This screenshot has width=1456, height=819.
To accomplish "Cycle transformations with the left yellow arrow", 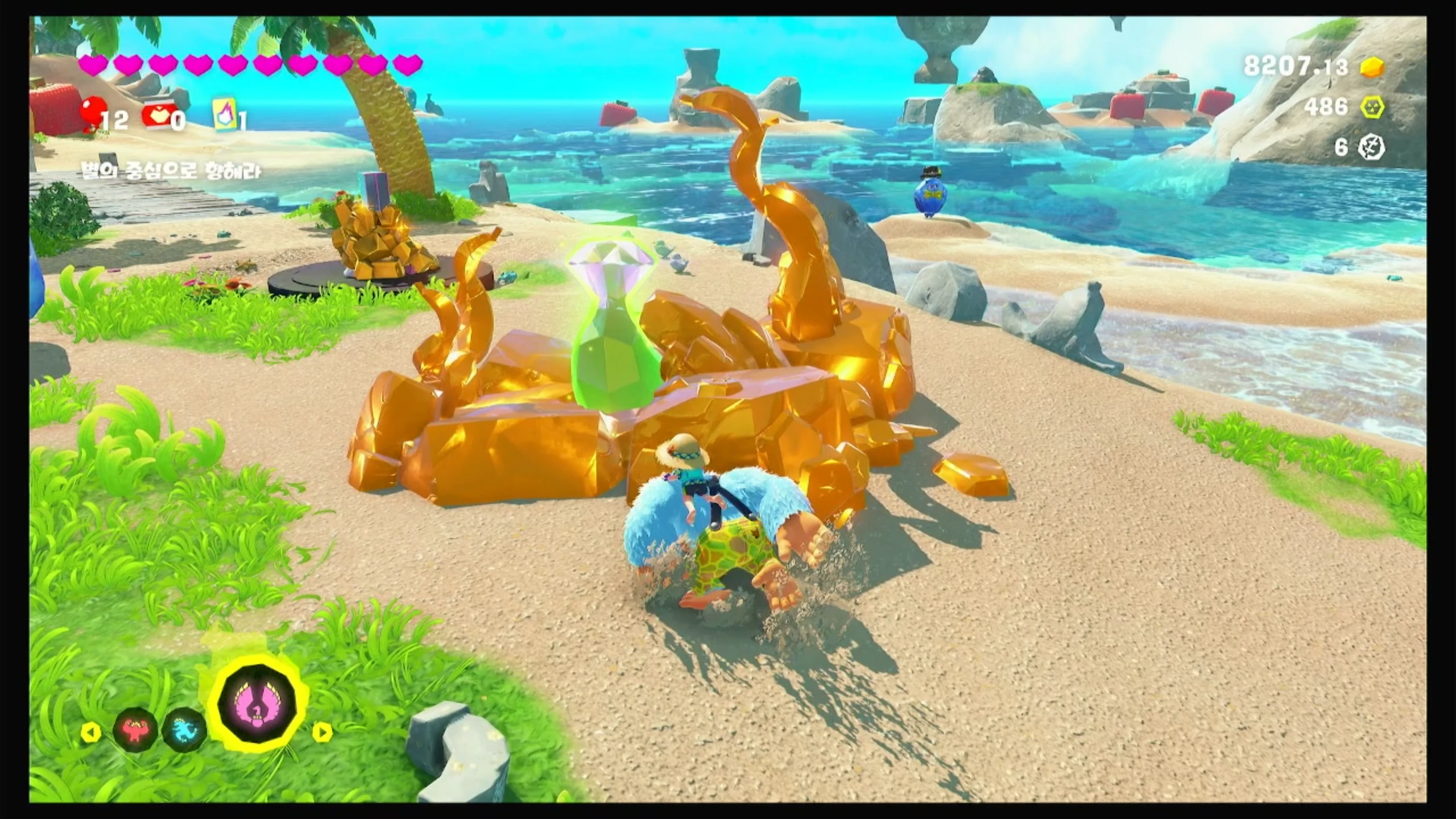I will [91, 732].
